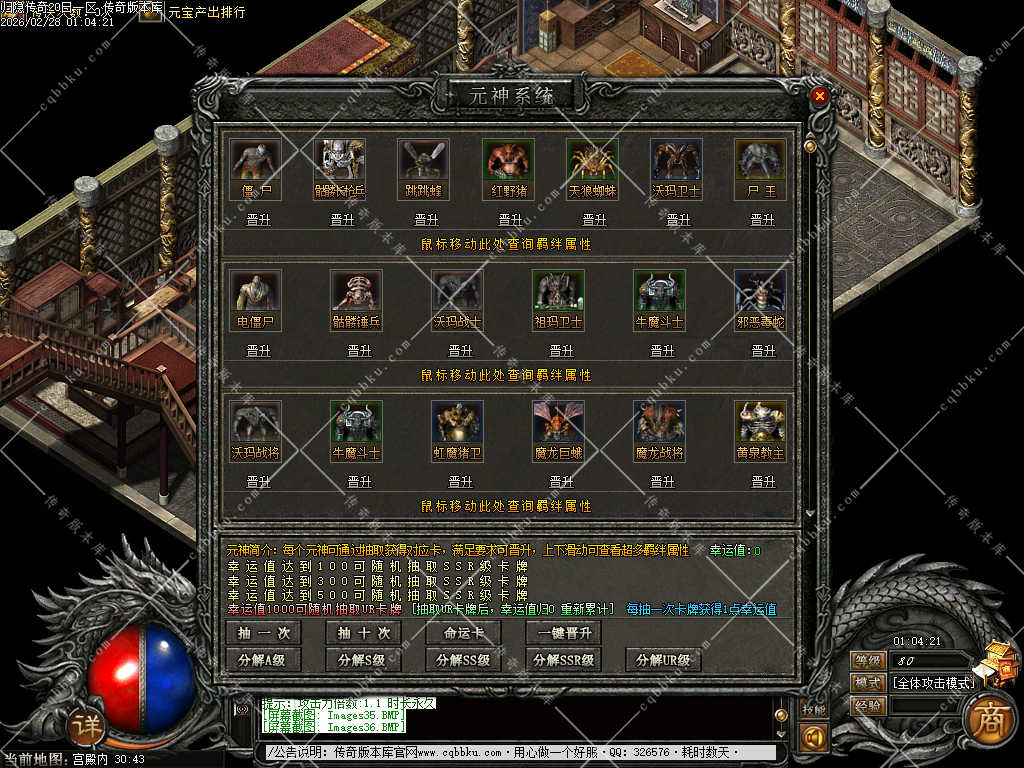Activate the 一键晋升 button
1024x768 pixels.
(564, 633)
